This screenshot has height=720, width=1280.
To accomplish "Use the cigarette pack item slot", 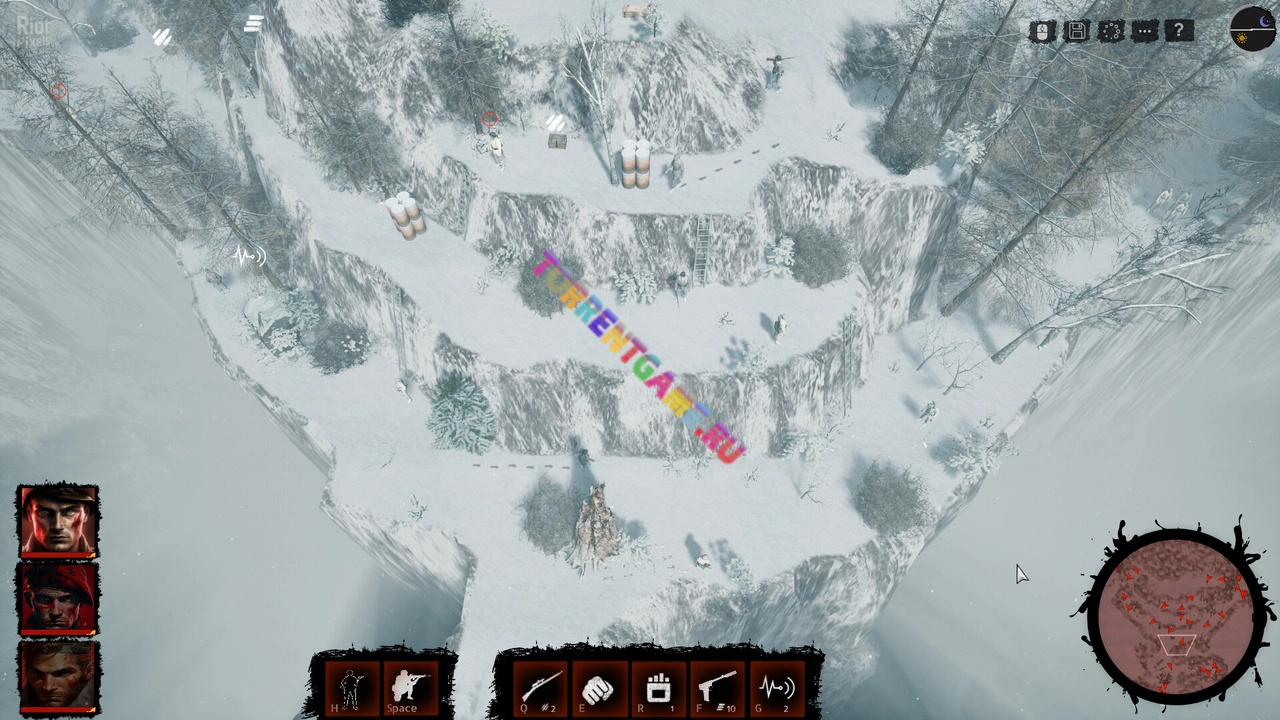I will pos(657,688).
